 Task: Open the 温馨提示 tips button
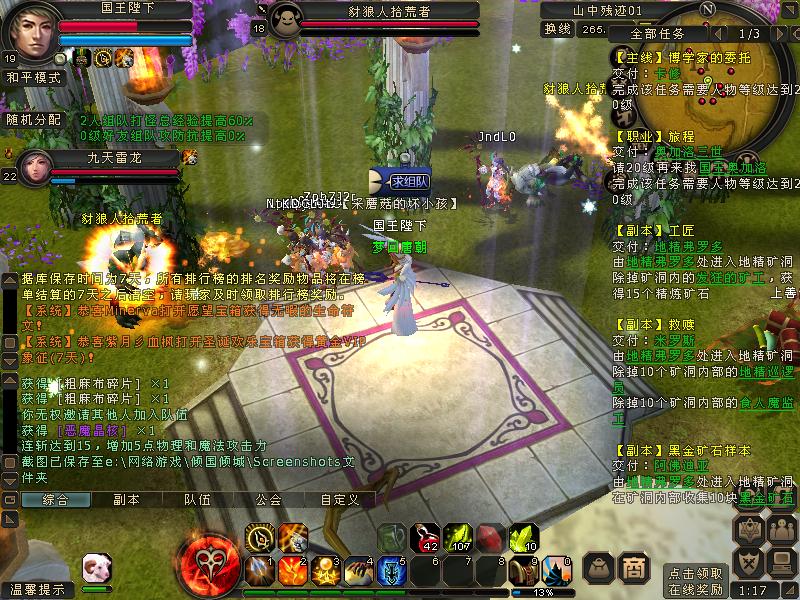tap(36, 589)
